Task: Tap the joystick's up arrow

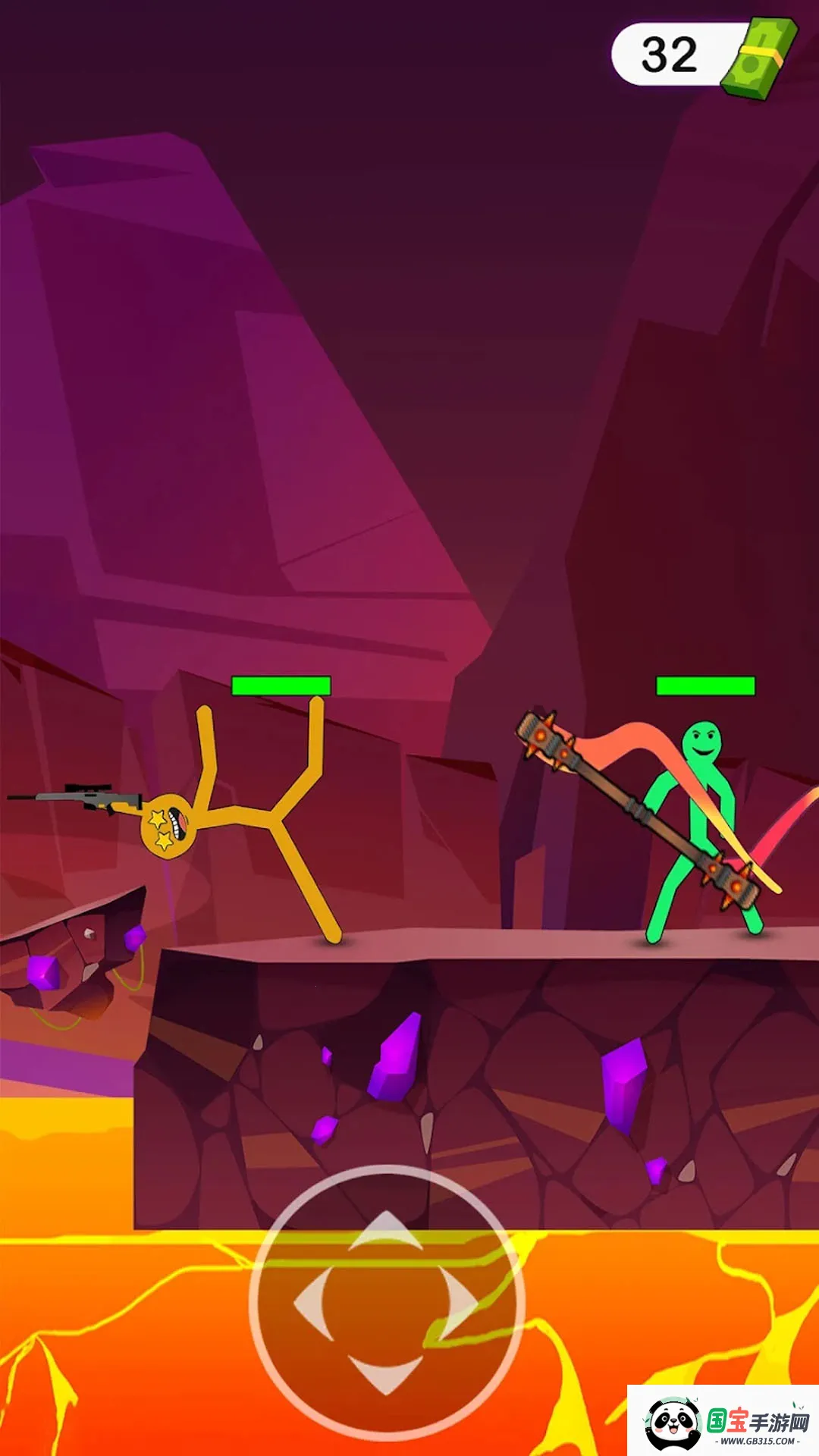Action: (386, 1232)
